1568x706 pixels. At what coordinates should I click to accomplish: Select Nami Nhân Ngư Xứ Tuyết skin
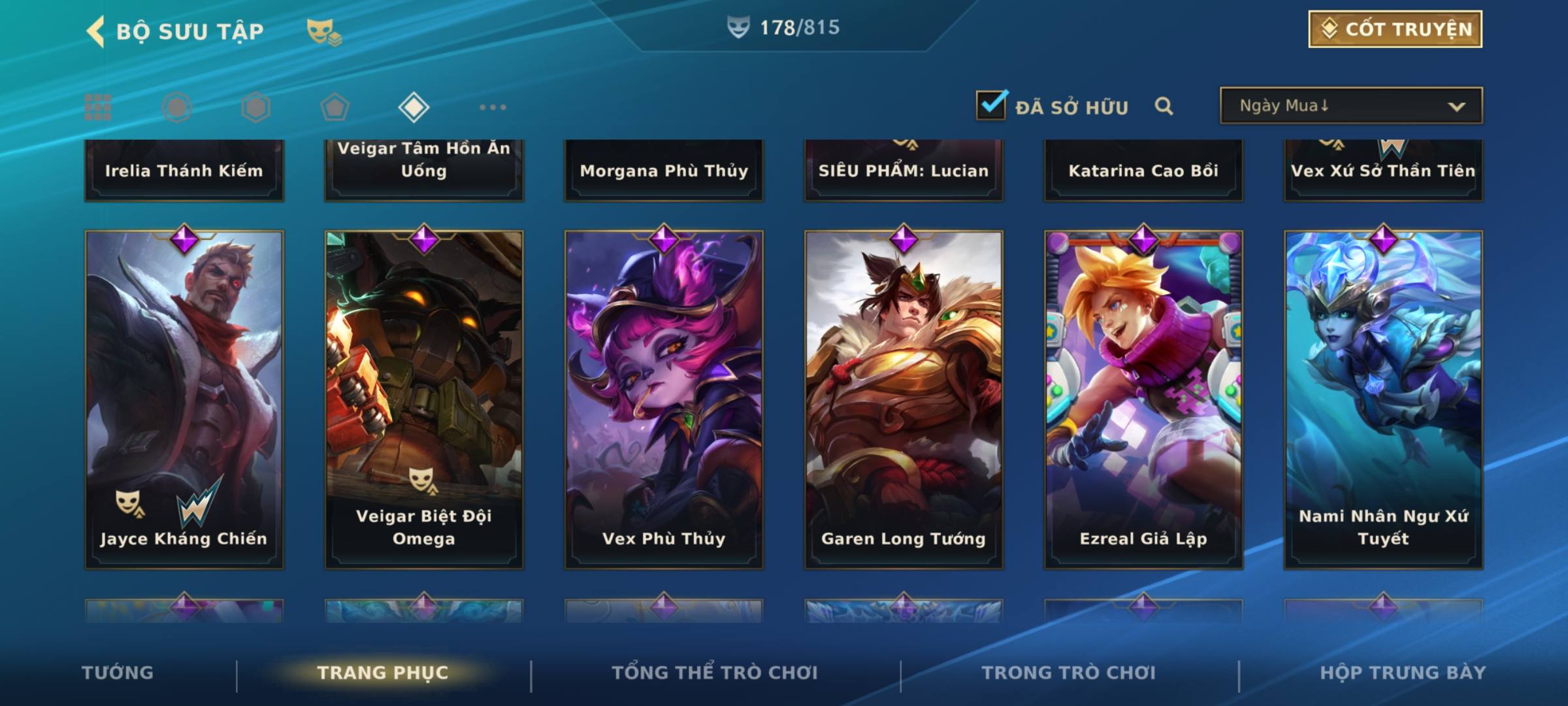pos(1383,399)
